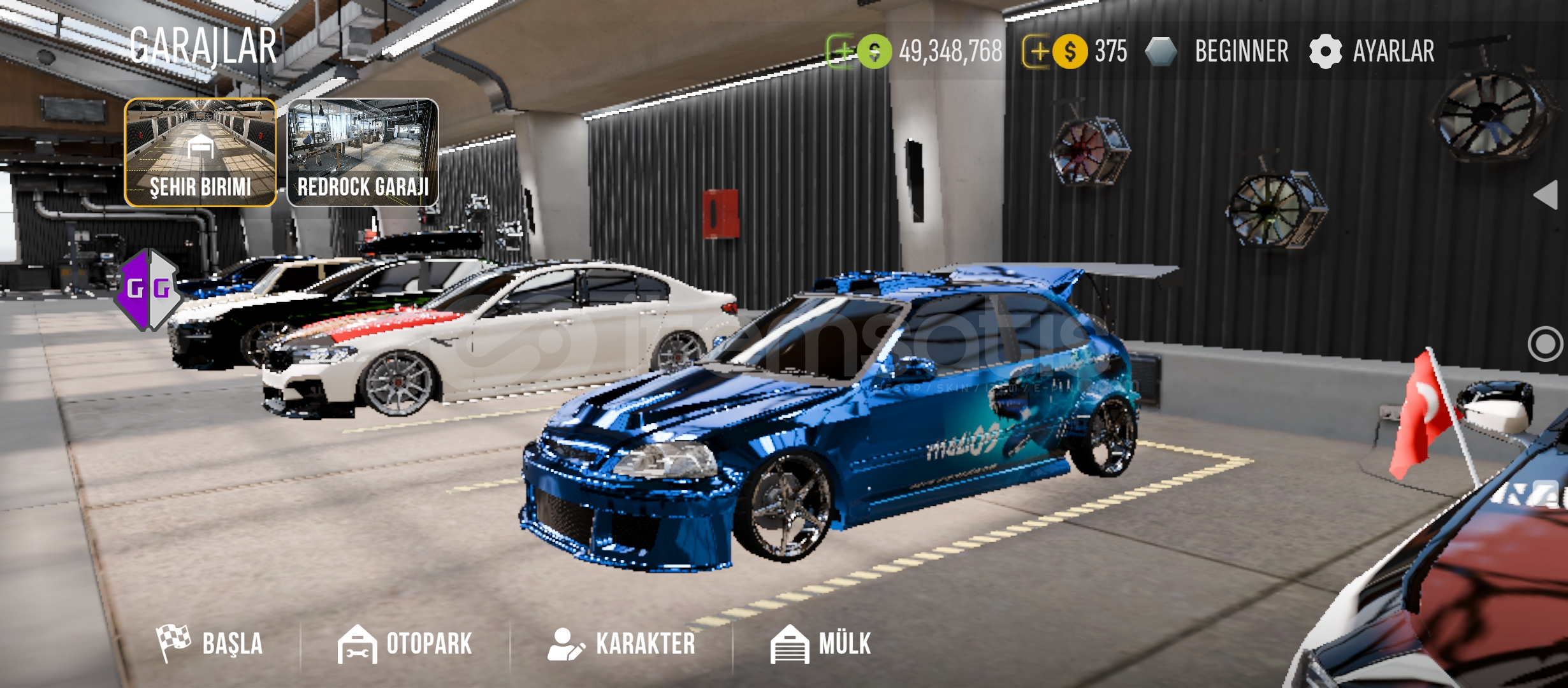1568x688 pixels.
Task: Open the Karakter customization menu
Action: [621, 643]
